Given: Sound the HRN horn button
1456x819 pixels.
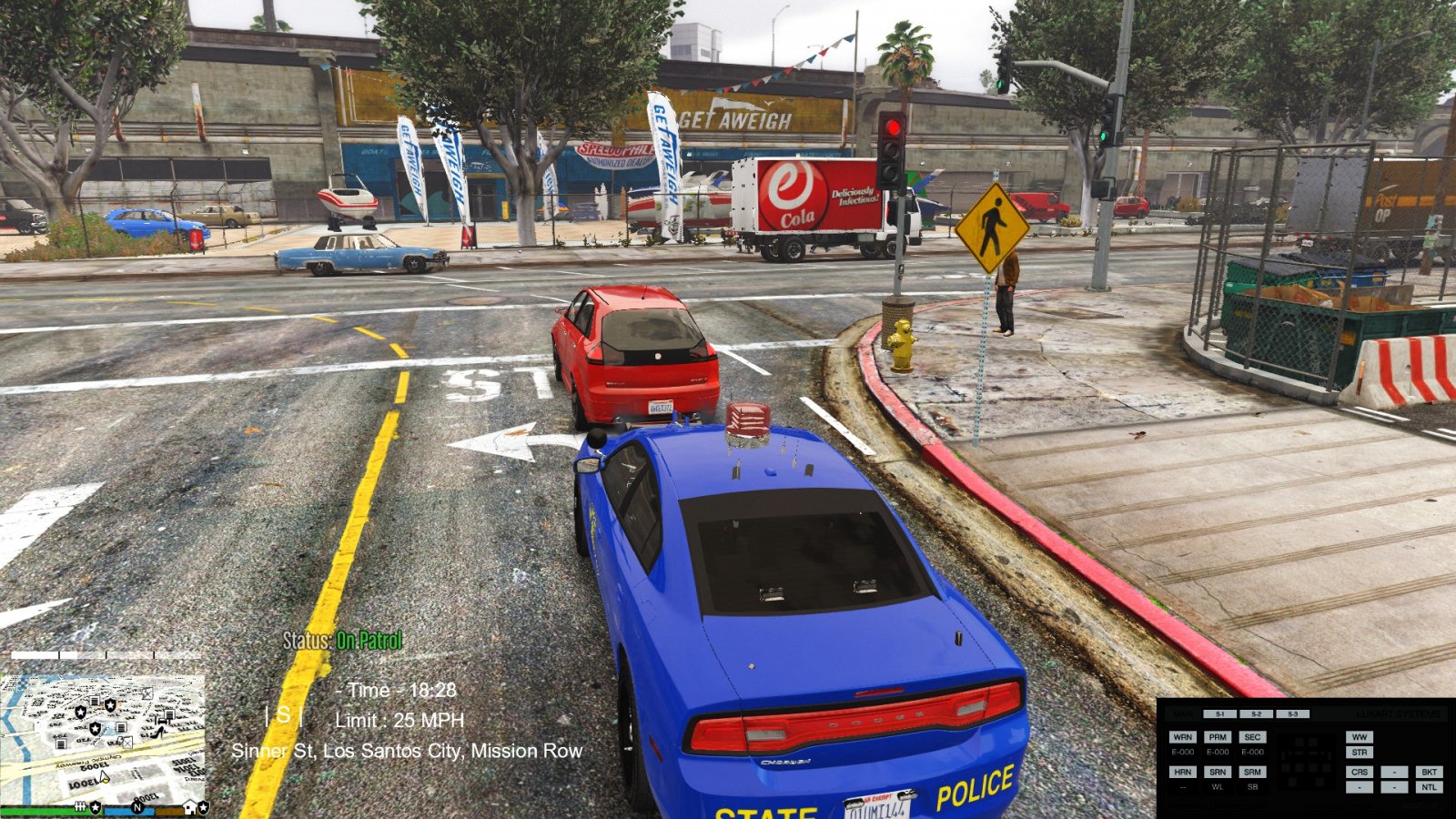Looking at the screenshot, I should pyautogui.click(x=1182, y=772).
